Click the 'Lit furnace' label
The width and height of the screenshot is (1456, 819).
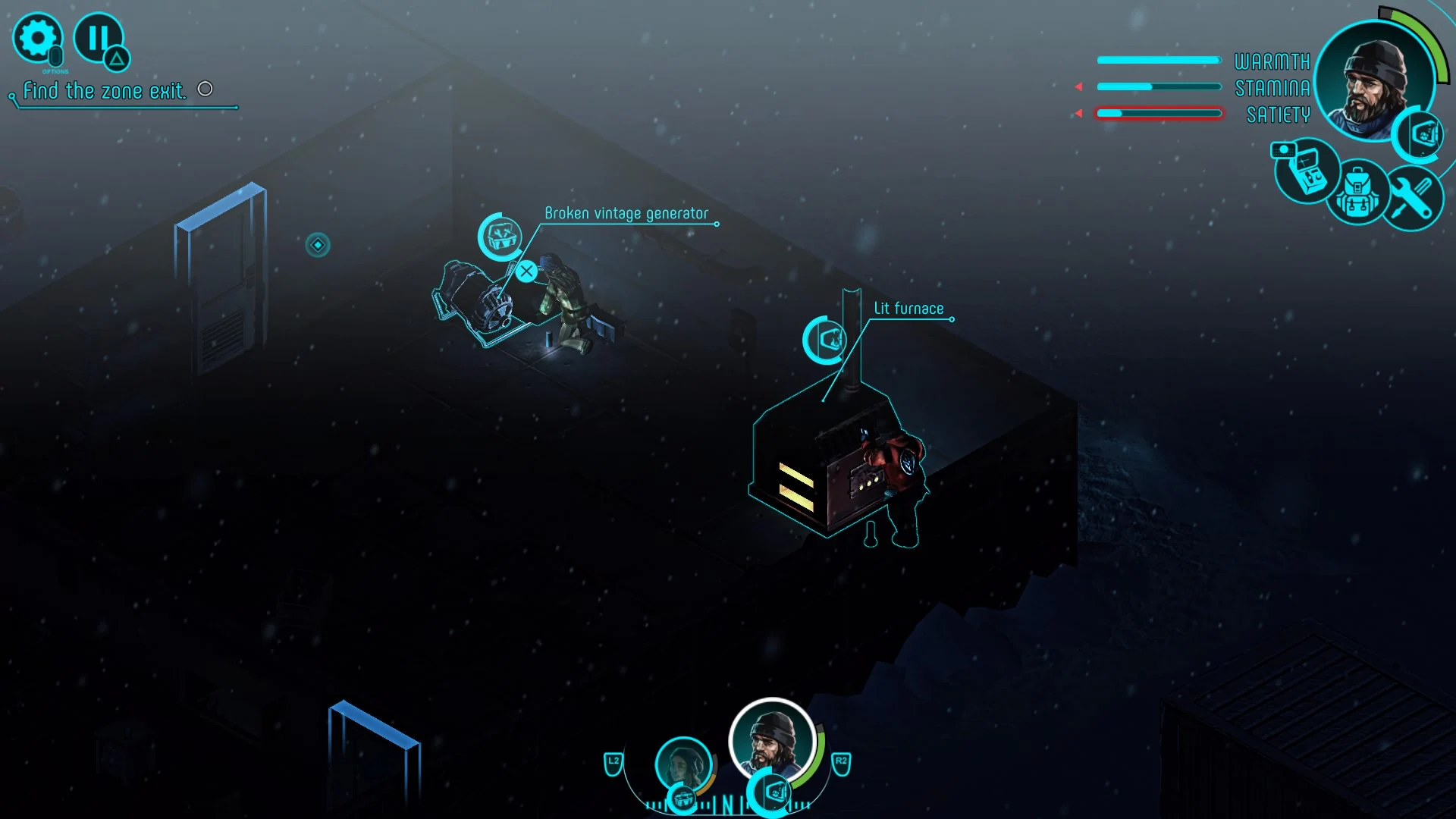click(x=908, y=308)
